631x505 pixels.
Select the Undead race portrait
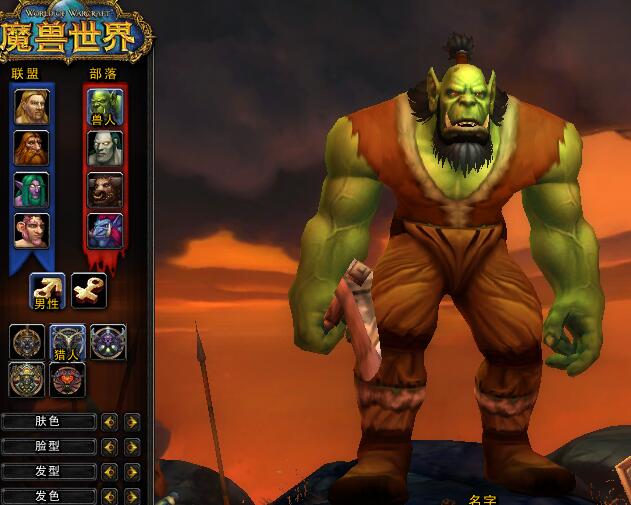[104, 148]
